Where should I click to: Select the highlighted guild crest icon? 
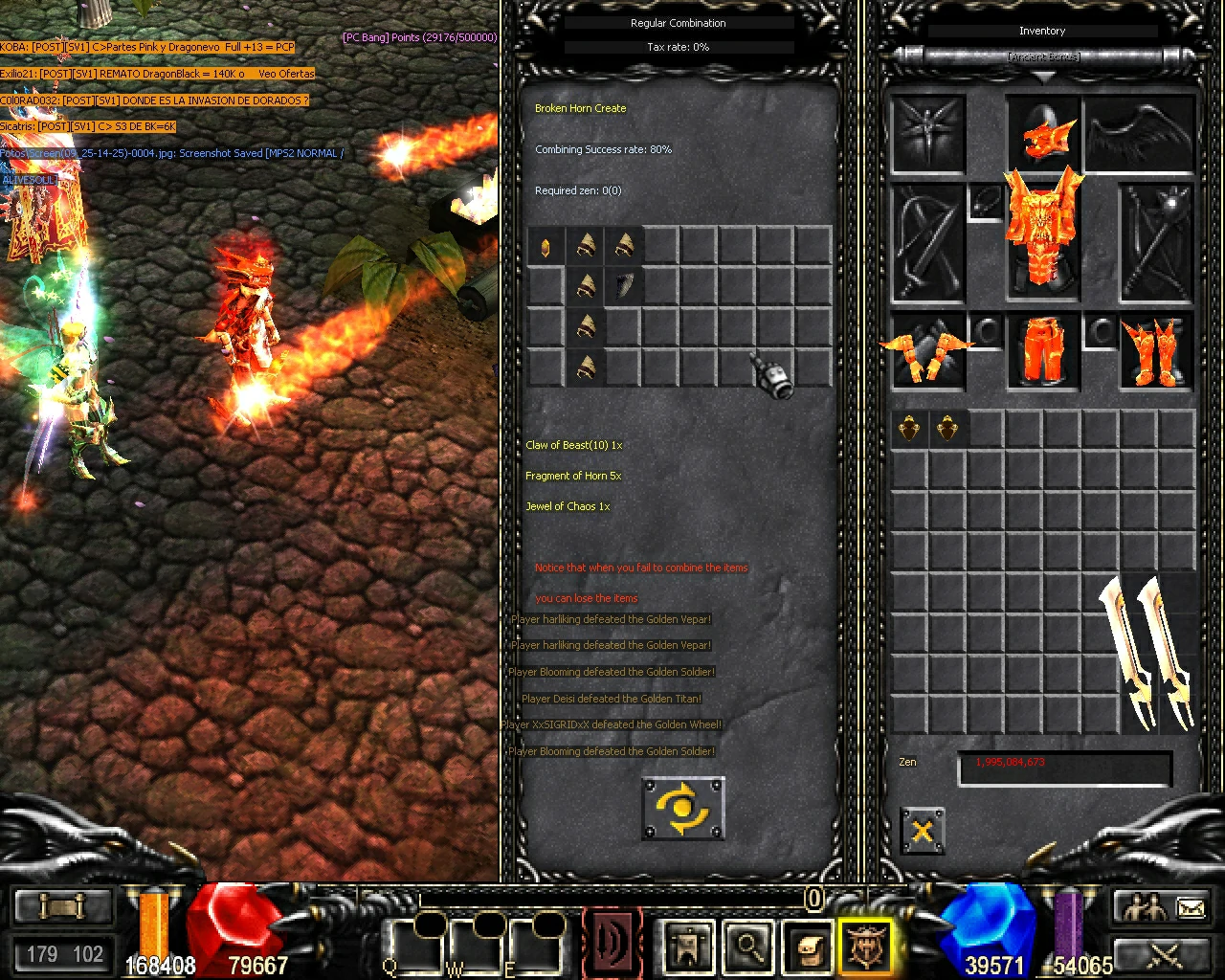pyautogui.click(x=866, y=947)
